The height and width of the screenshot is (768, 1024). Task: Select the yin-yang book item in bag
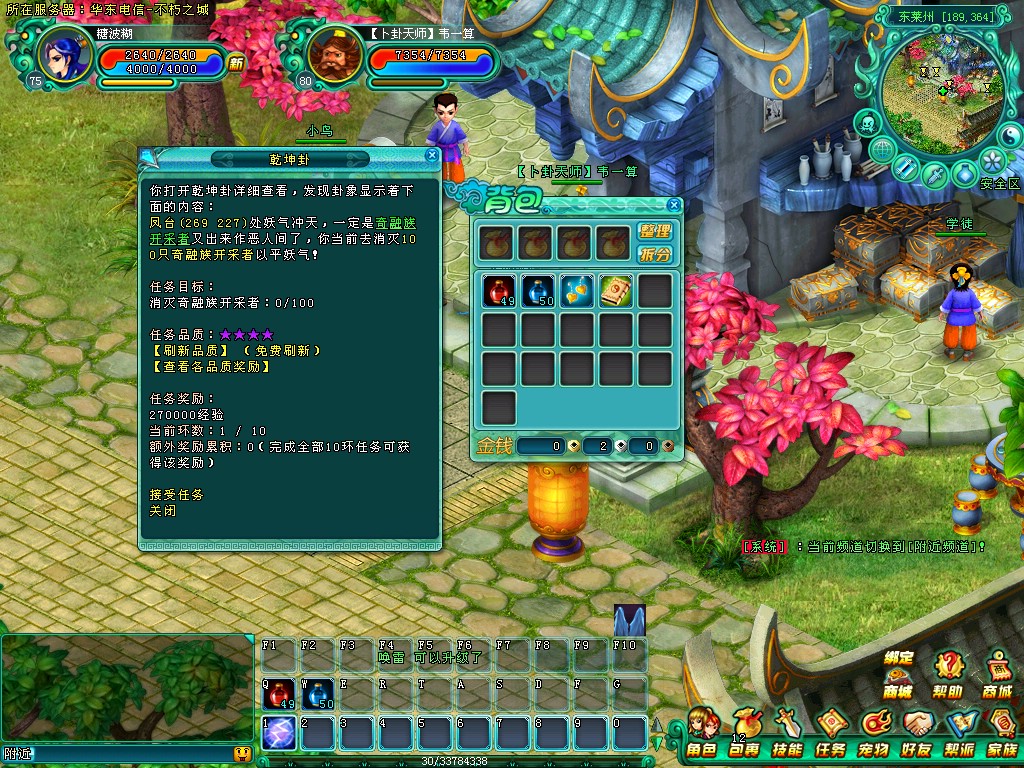616,290
